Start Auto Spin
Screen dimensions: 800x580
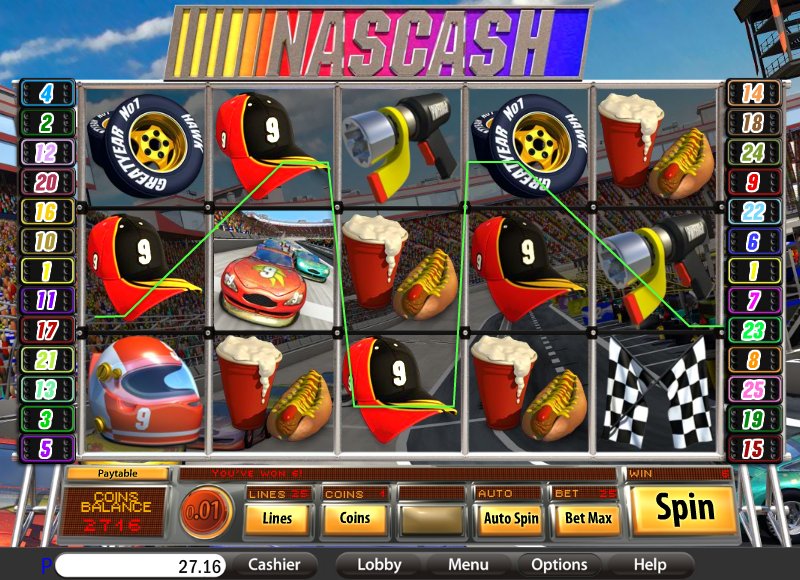pos(510,518)
